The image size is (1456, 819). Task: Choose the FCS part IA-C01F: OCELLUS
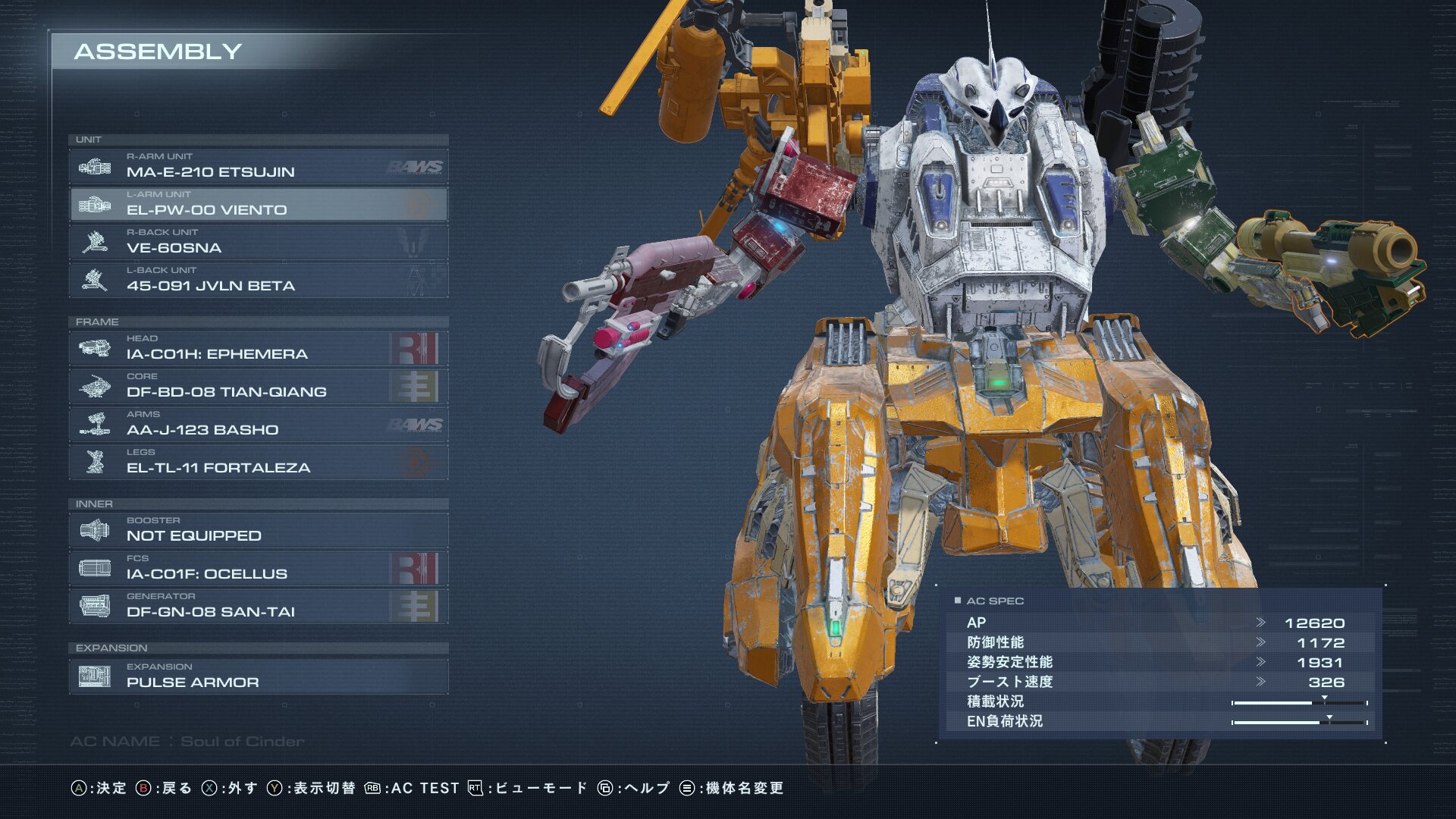(258, 568)
